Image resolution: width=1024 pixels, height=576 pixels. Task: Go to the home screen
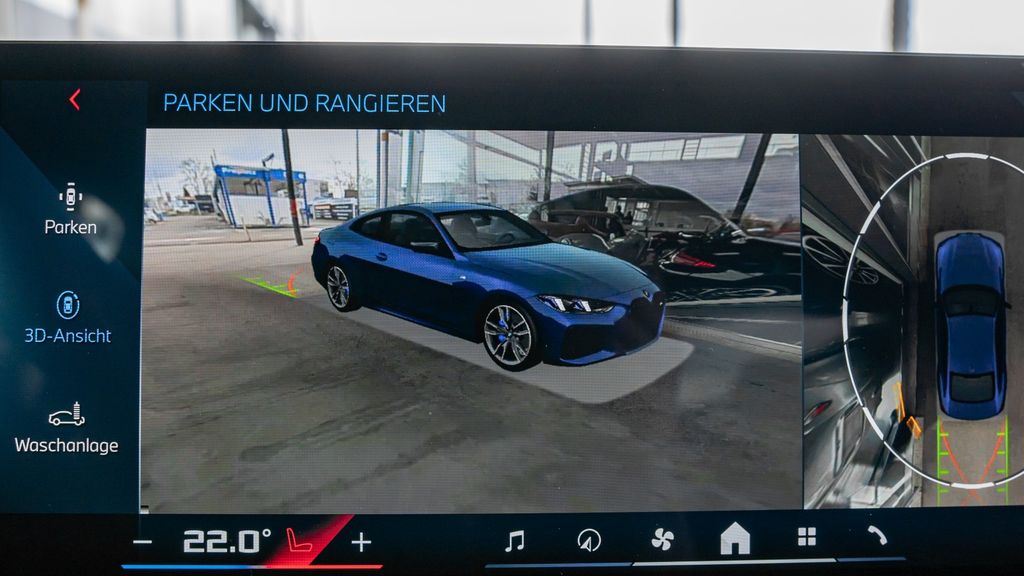(735, 539)
